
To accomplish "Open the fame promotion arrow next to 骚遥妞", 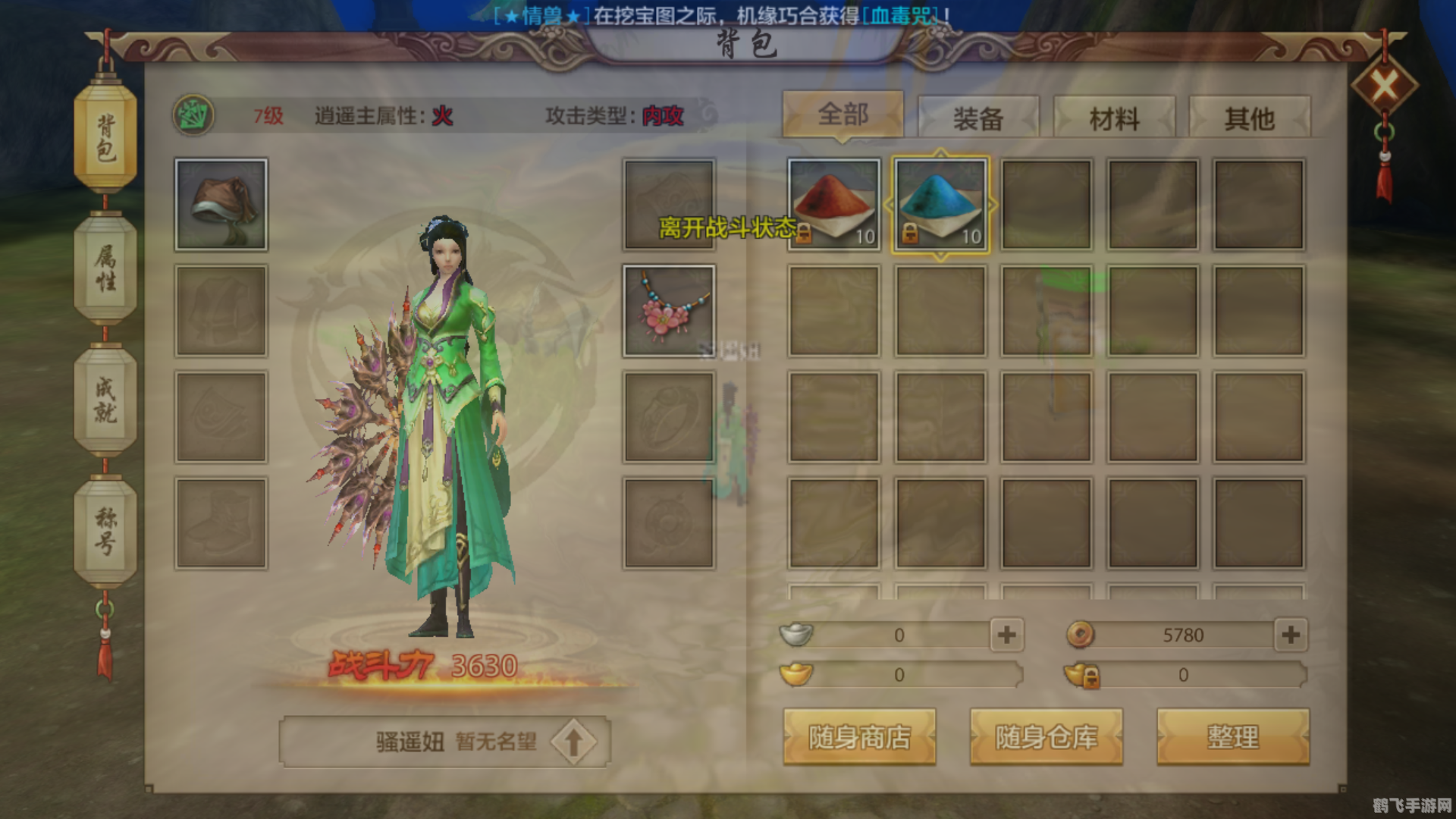I will (x=574, y=742).
